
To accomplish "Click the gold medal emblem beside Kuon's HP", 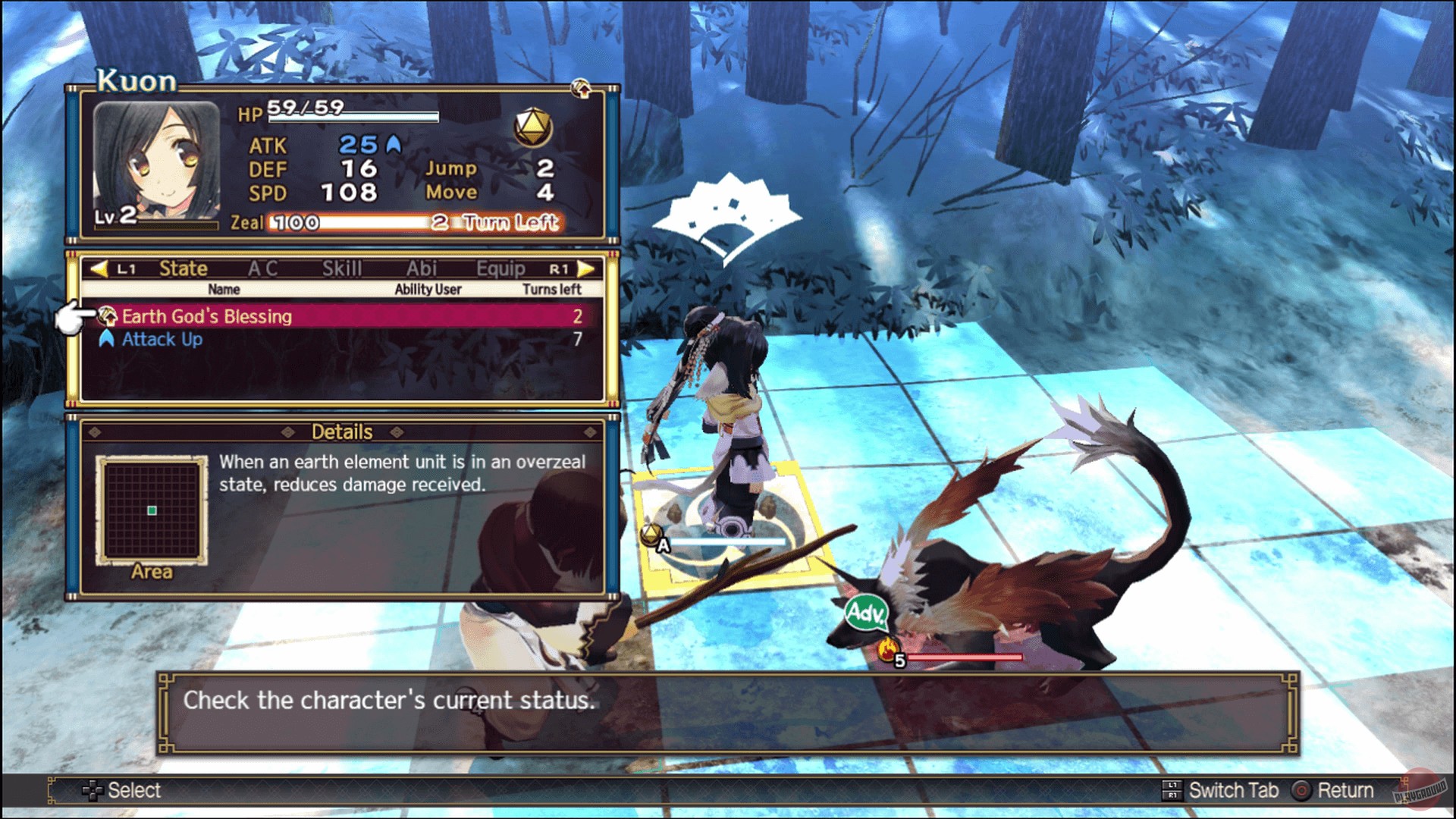I will [x=533, y=127].
